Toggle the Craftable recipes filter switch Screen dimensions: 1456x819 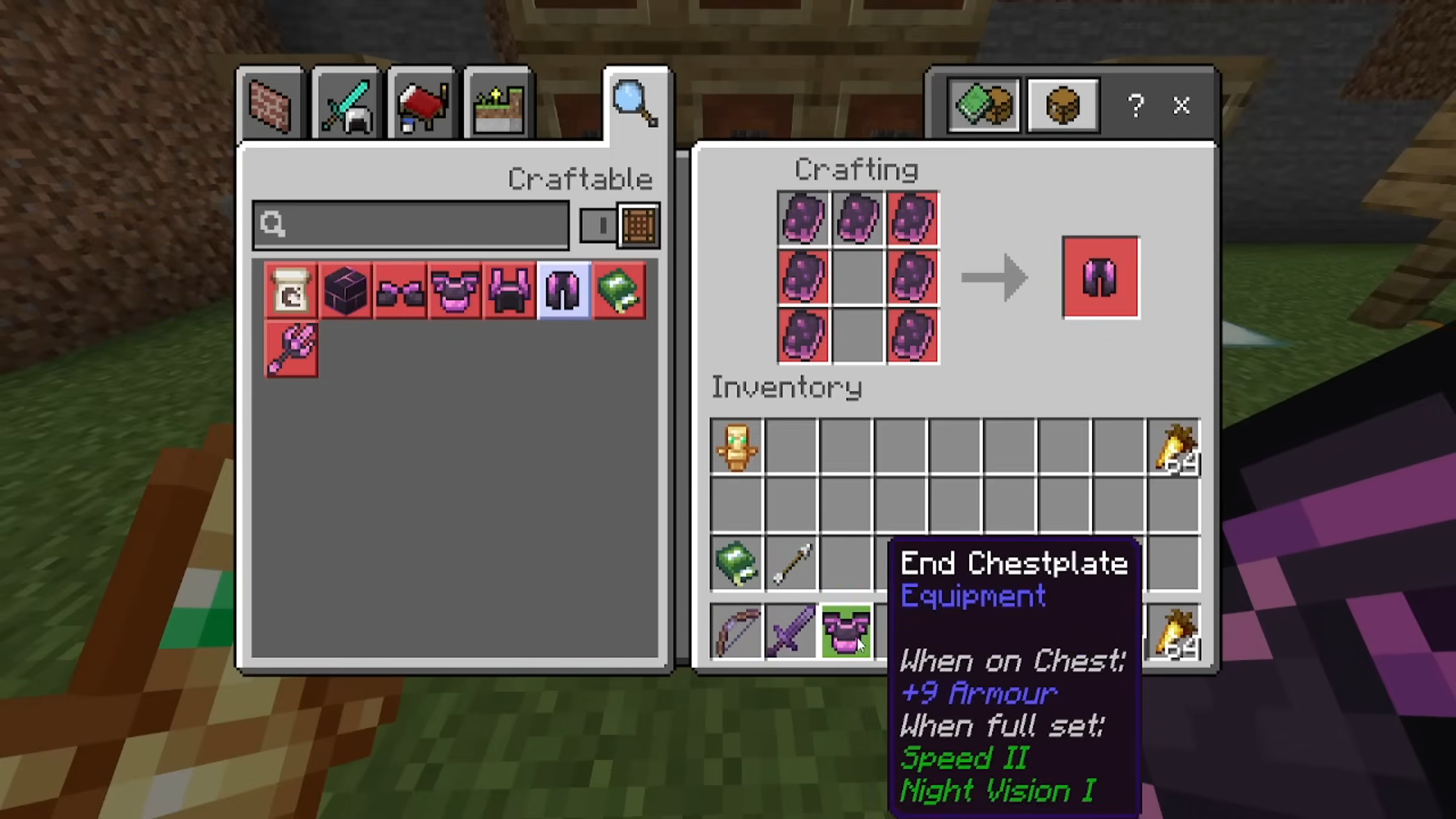click(619, 225)
